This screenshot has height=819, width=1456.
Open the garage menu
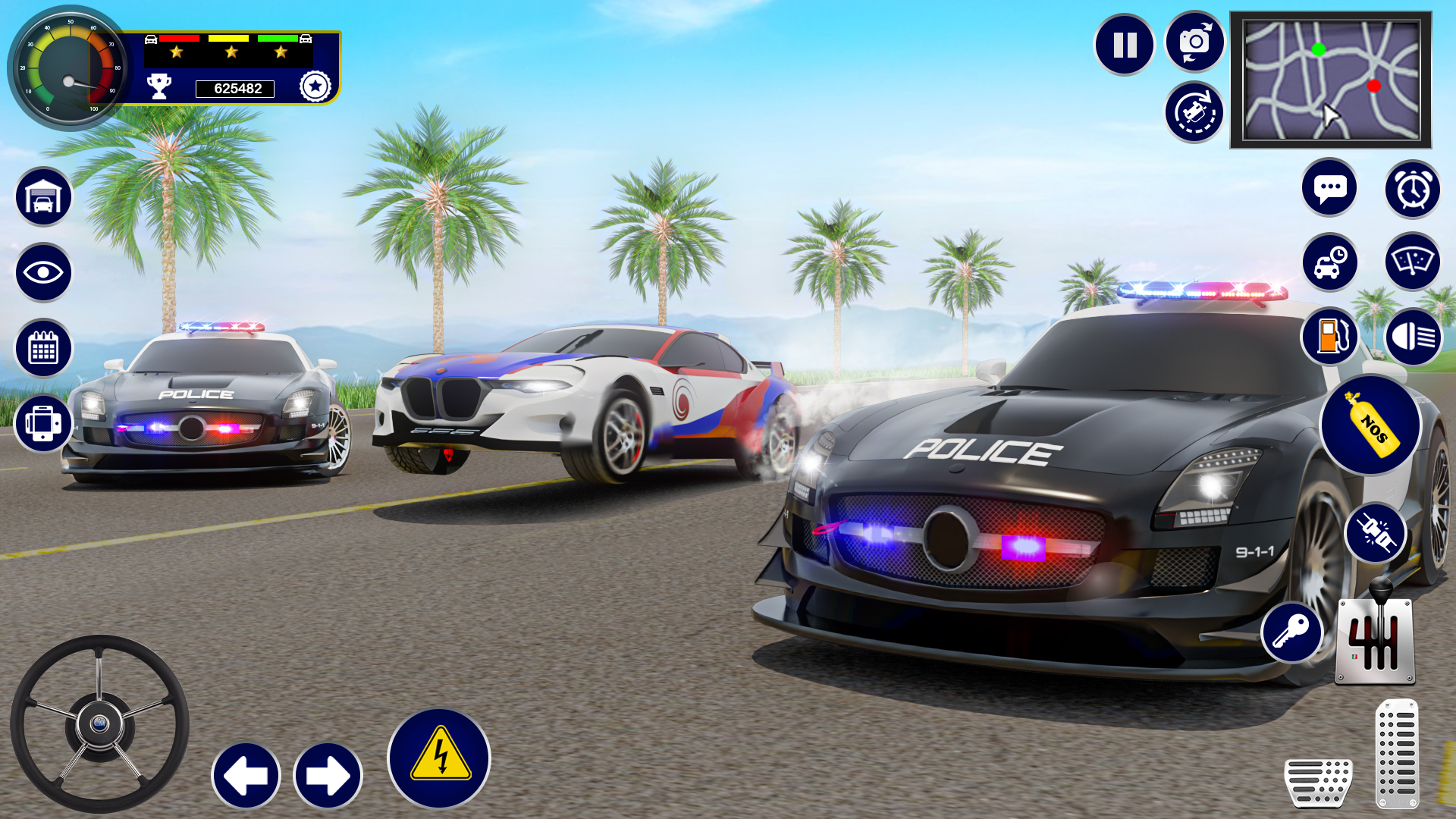(x=42, y=196)
